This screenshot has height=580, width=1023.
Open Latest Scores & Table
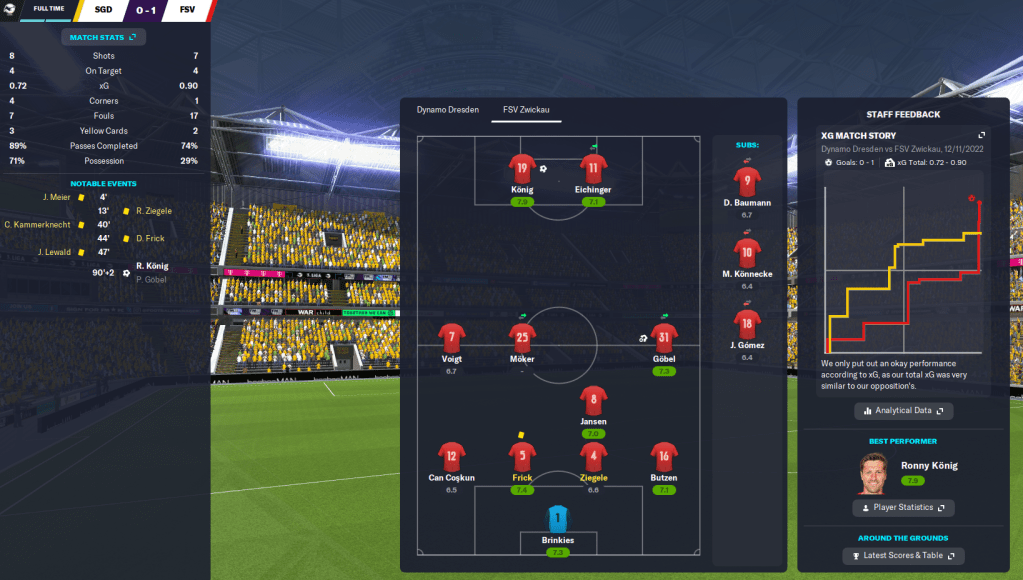coord(904,556)
